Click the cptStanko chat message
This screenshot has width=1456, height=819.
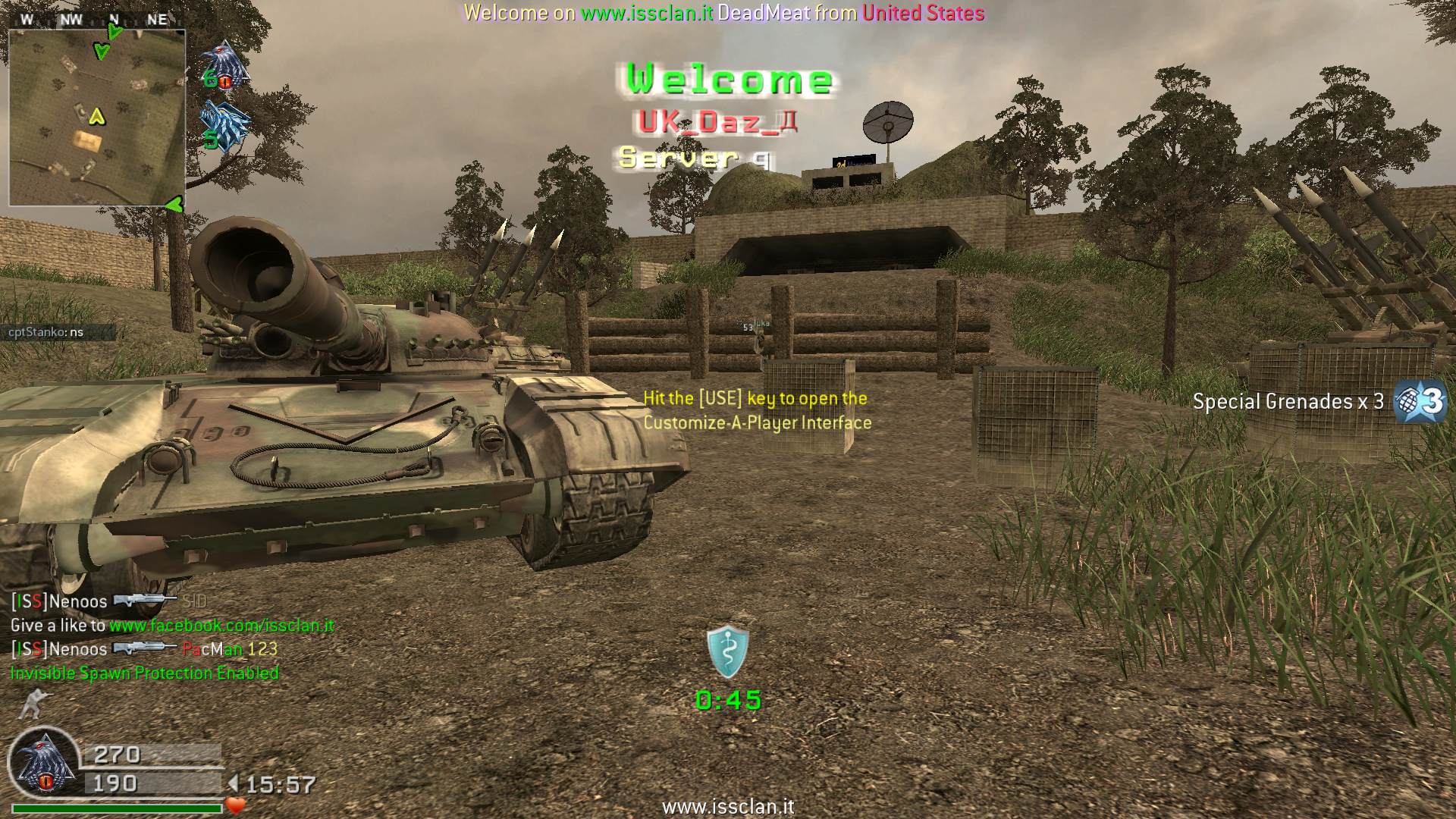(47, 332)
